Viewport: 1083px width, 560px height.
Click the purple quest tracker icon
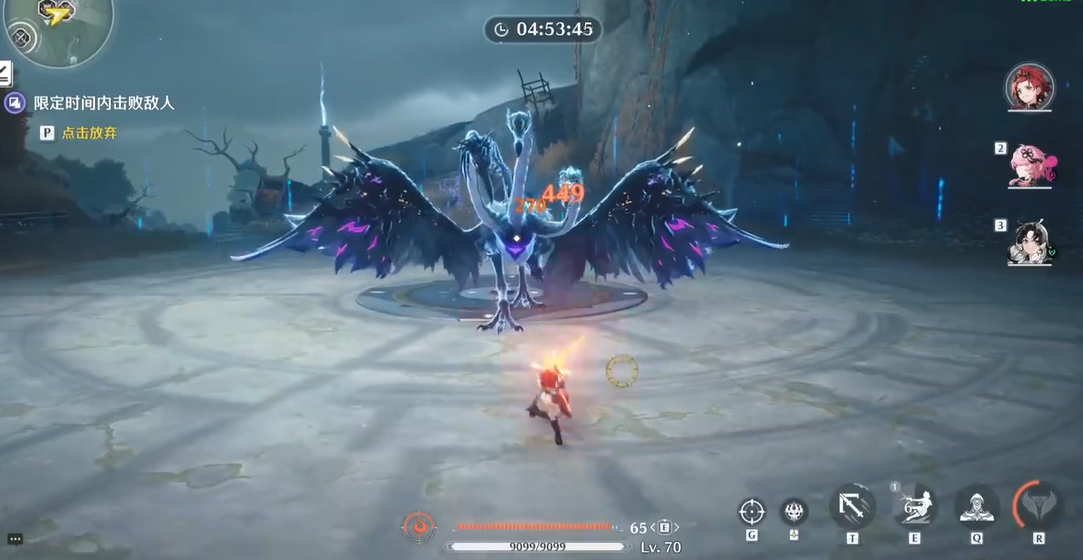14,103
